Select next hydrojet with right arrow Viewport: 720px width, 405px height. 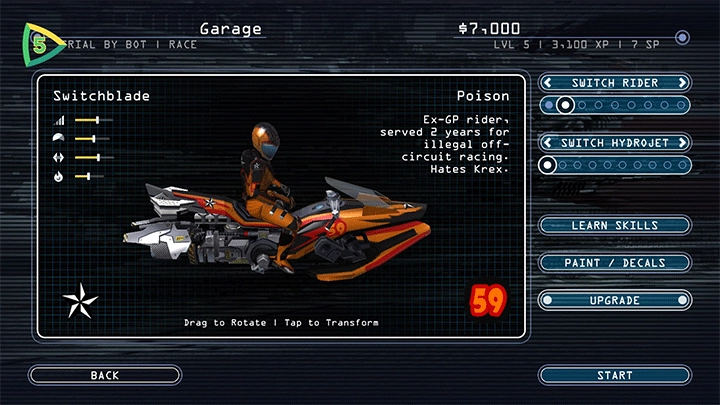coord(682,143)
